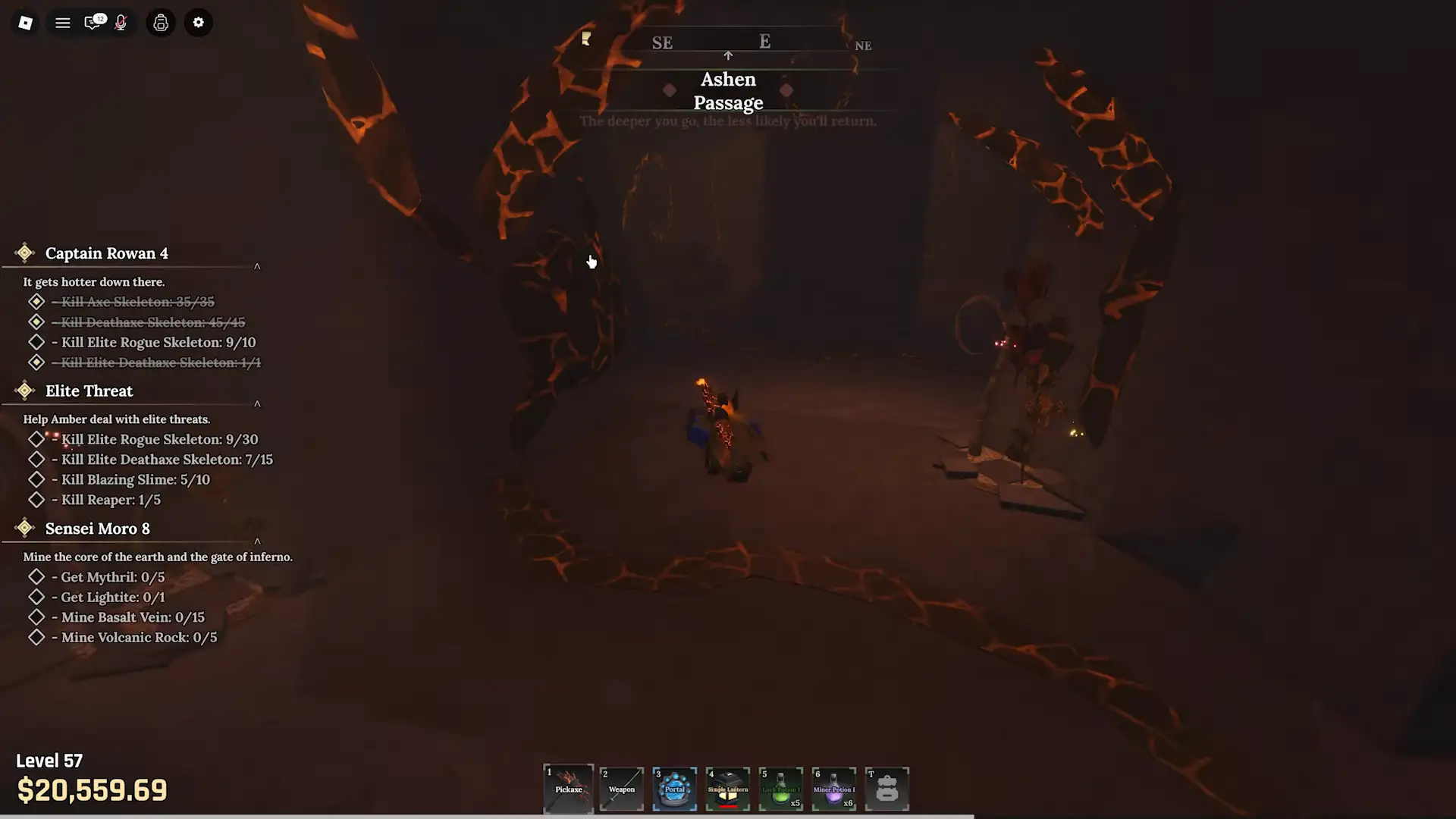The image size is (1456, 819).
Task: Open chat showing 12 unread messages
Action: [93, 23]
